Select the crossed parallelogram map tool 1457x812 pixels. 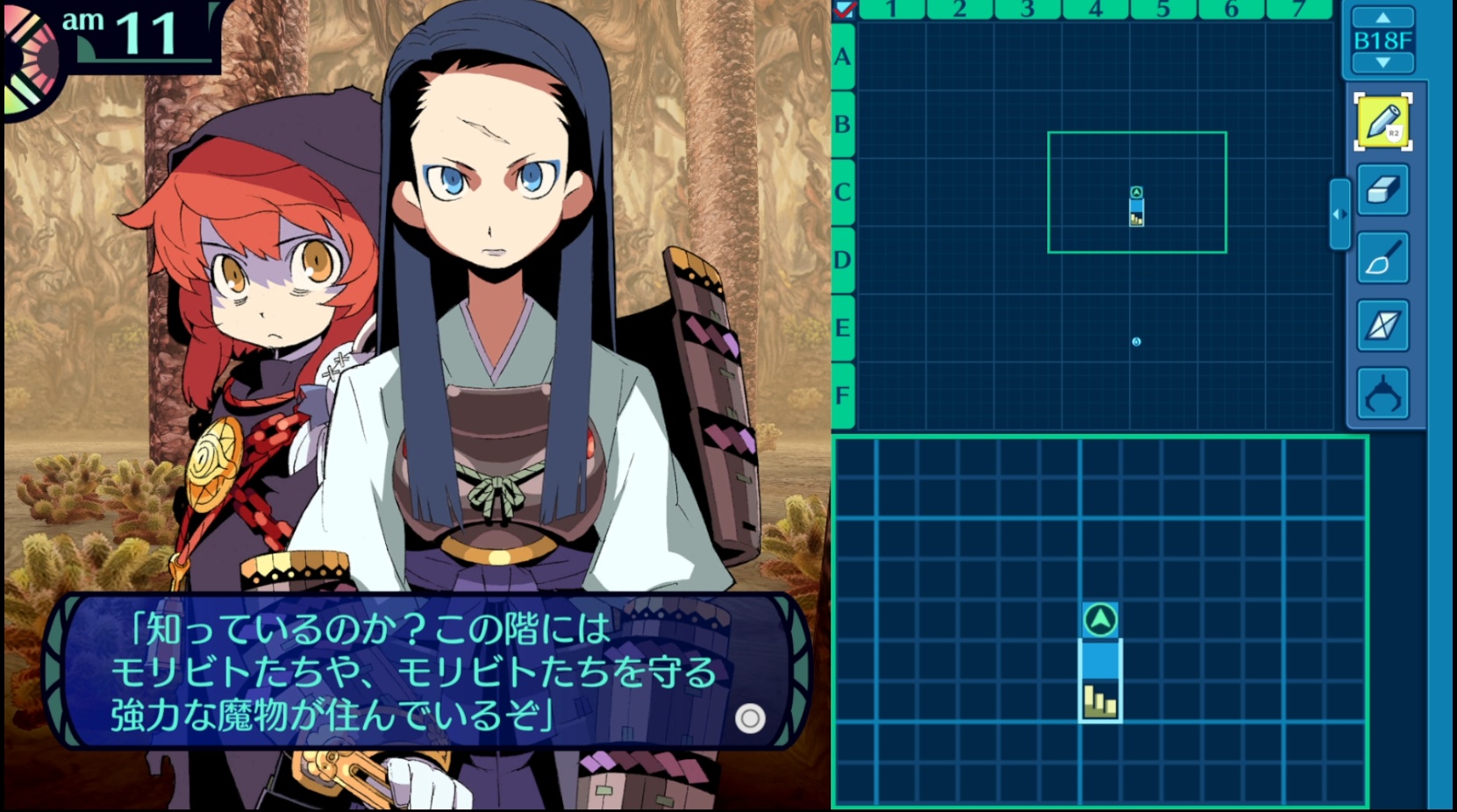(1382, 325)
